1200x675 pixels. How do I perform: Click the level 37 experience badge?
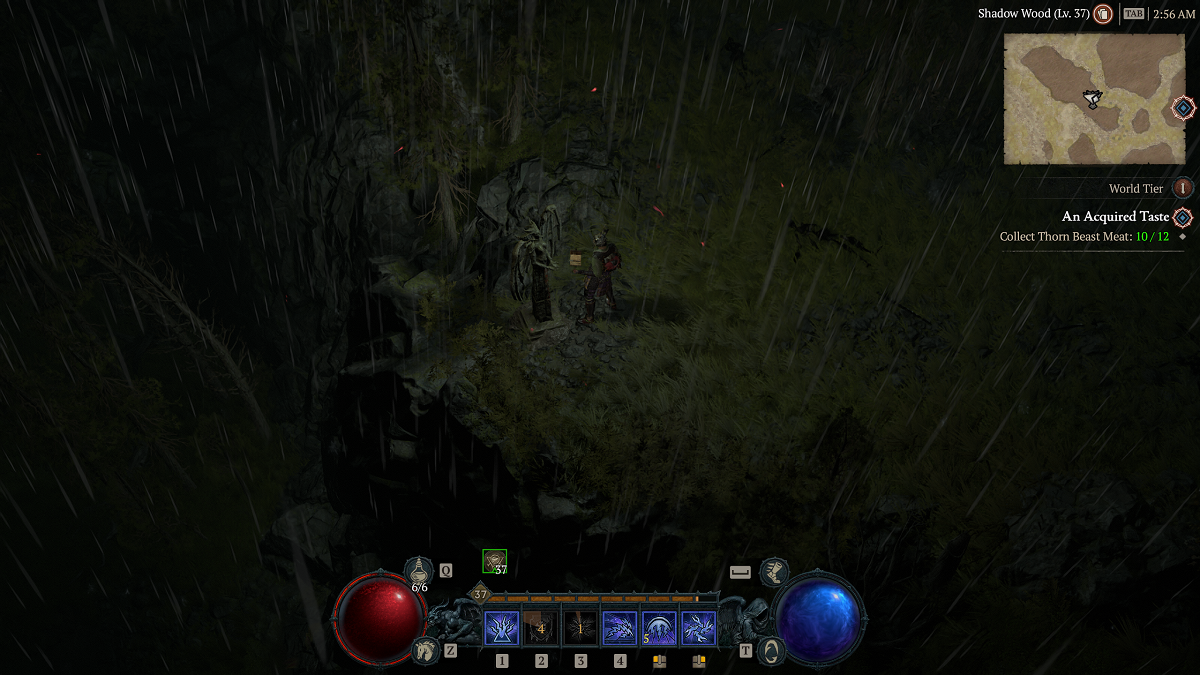[480, 594]
